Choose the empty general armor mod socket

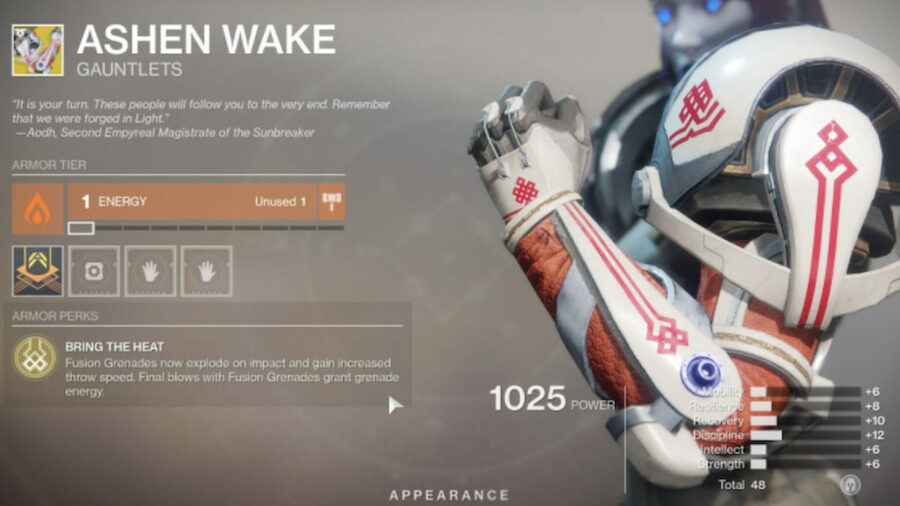tap(94, 271)
